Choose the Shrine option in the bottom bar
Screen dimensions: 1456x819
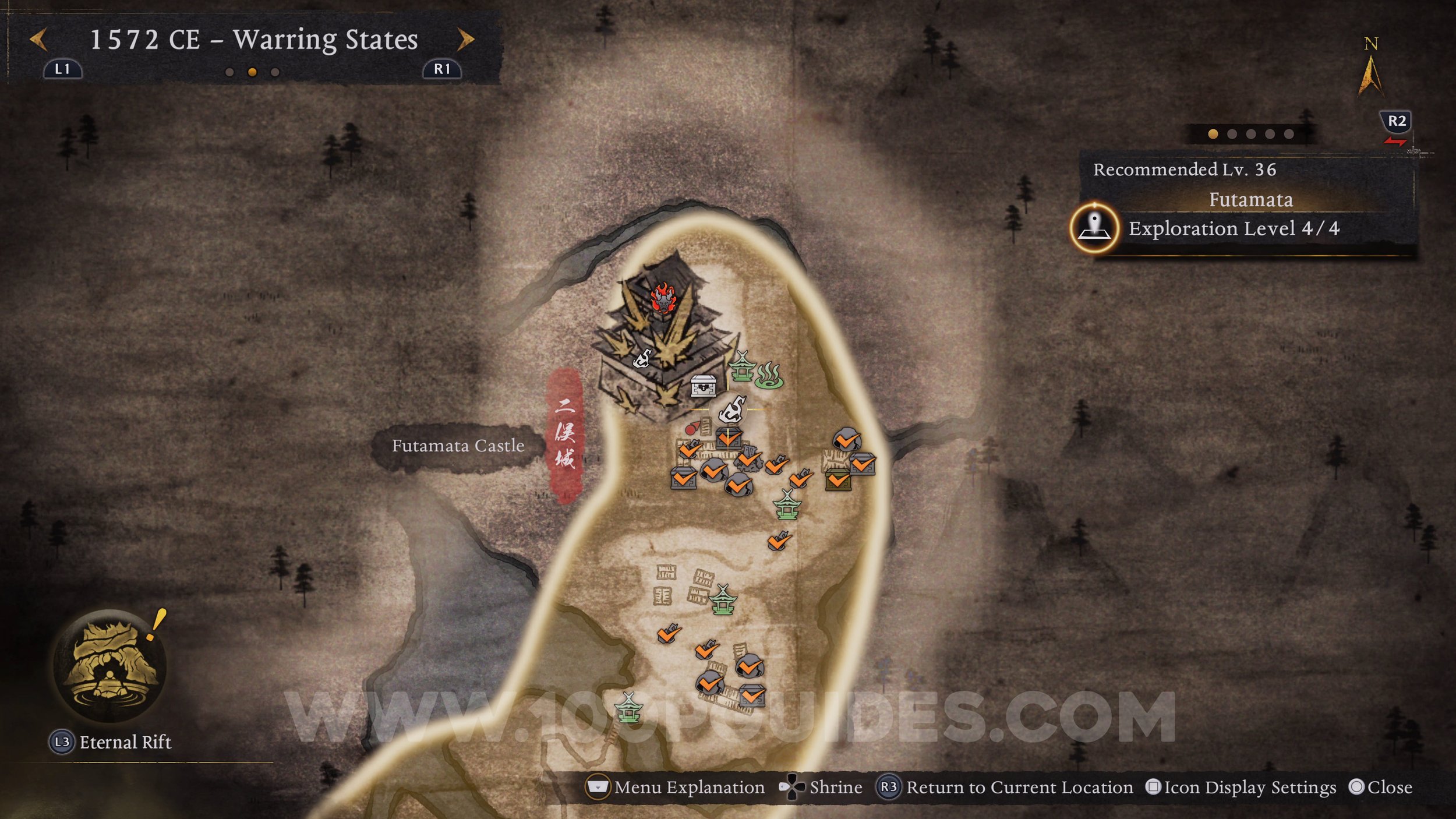[x=821, y=788]
